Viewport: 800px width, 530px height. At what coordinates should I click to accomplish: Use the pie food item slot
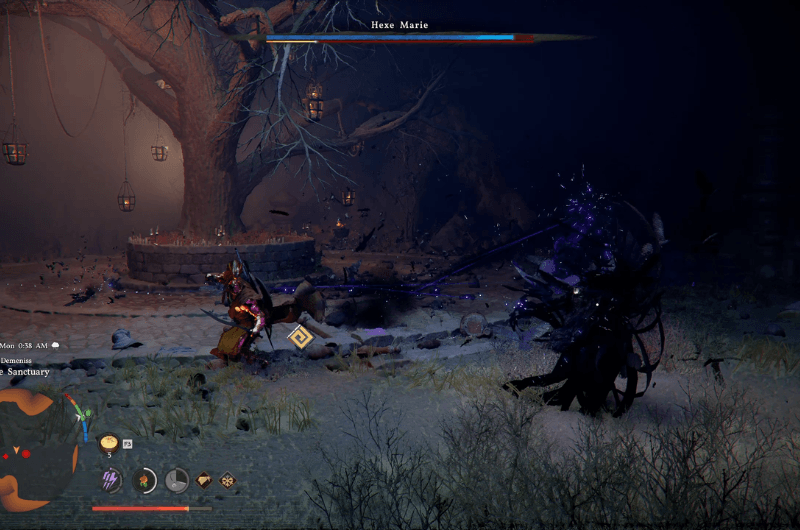coord(108,441)
